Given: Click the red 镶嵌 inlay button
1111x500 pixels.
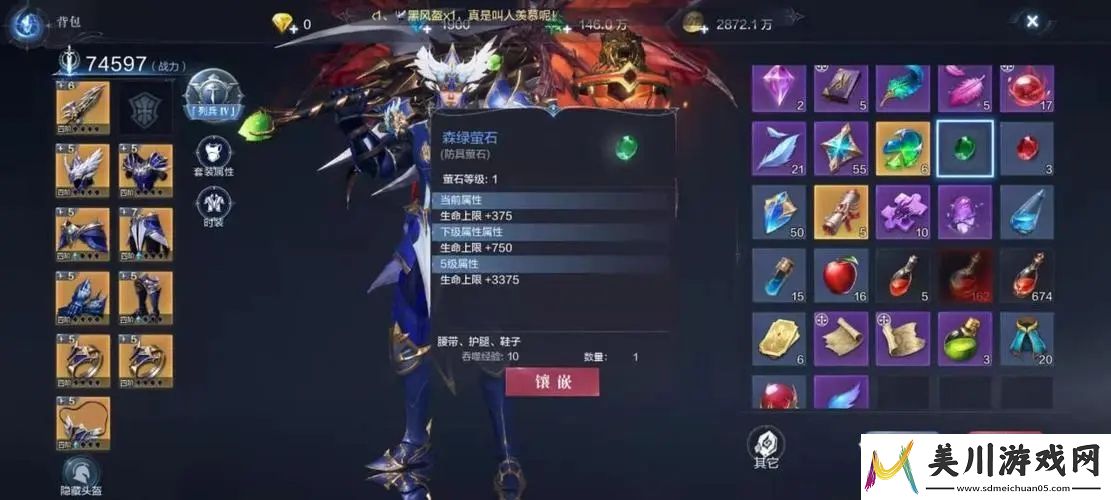Looking at the screenshot, I should pyautogui.click(x=552, y=382).
